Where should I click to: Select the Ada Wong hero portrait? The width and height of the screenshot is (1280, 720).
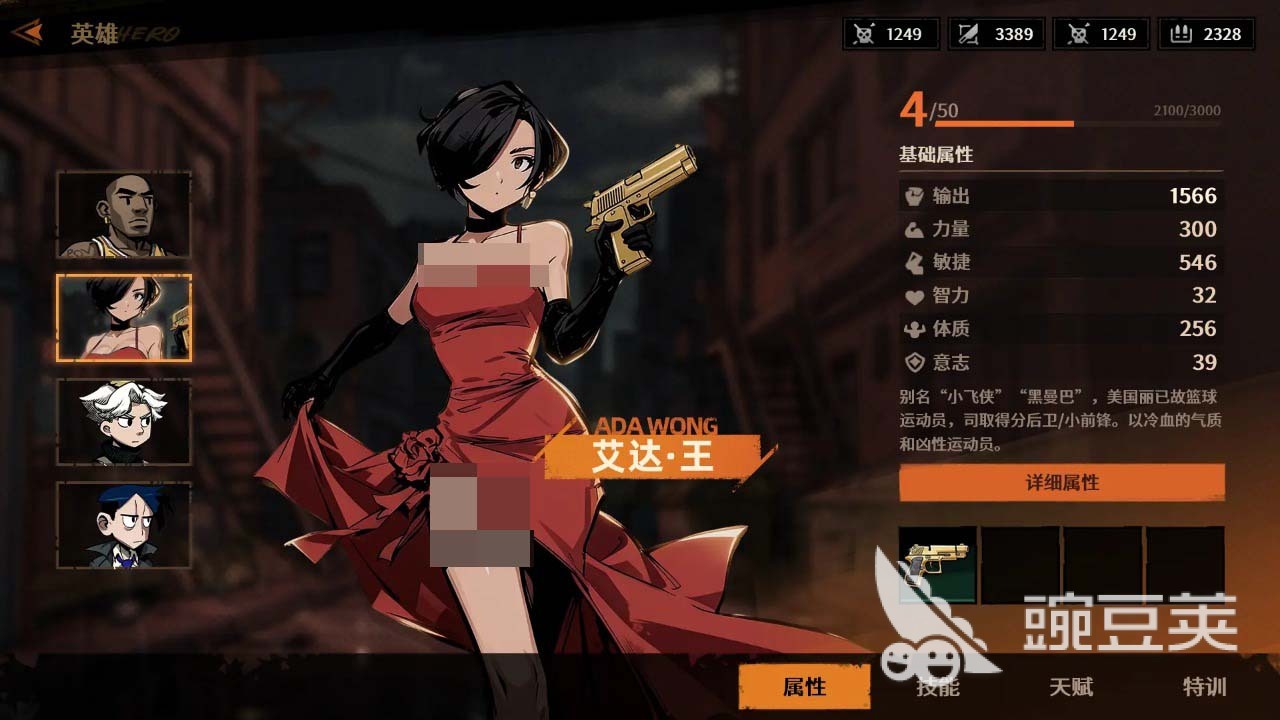coord(124,318)
